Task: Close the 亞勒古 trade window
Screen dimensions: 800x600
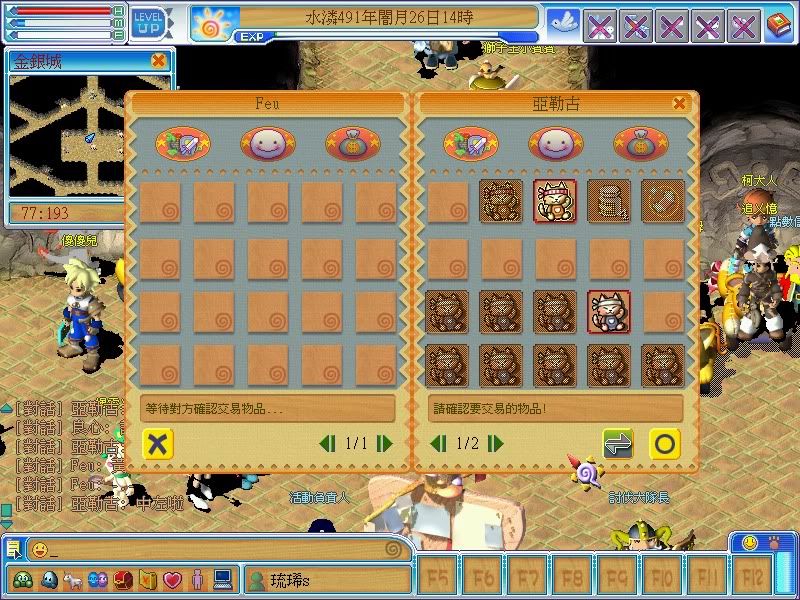Action: coord(680,103)
